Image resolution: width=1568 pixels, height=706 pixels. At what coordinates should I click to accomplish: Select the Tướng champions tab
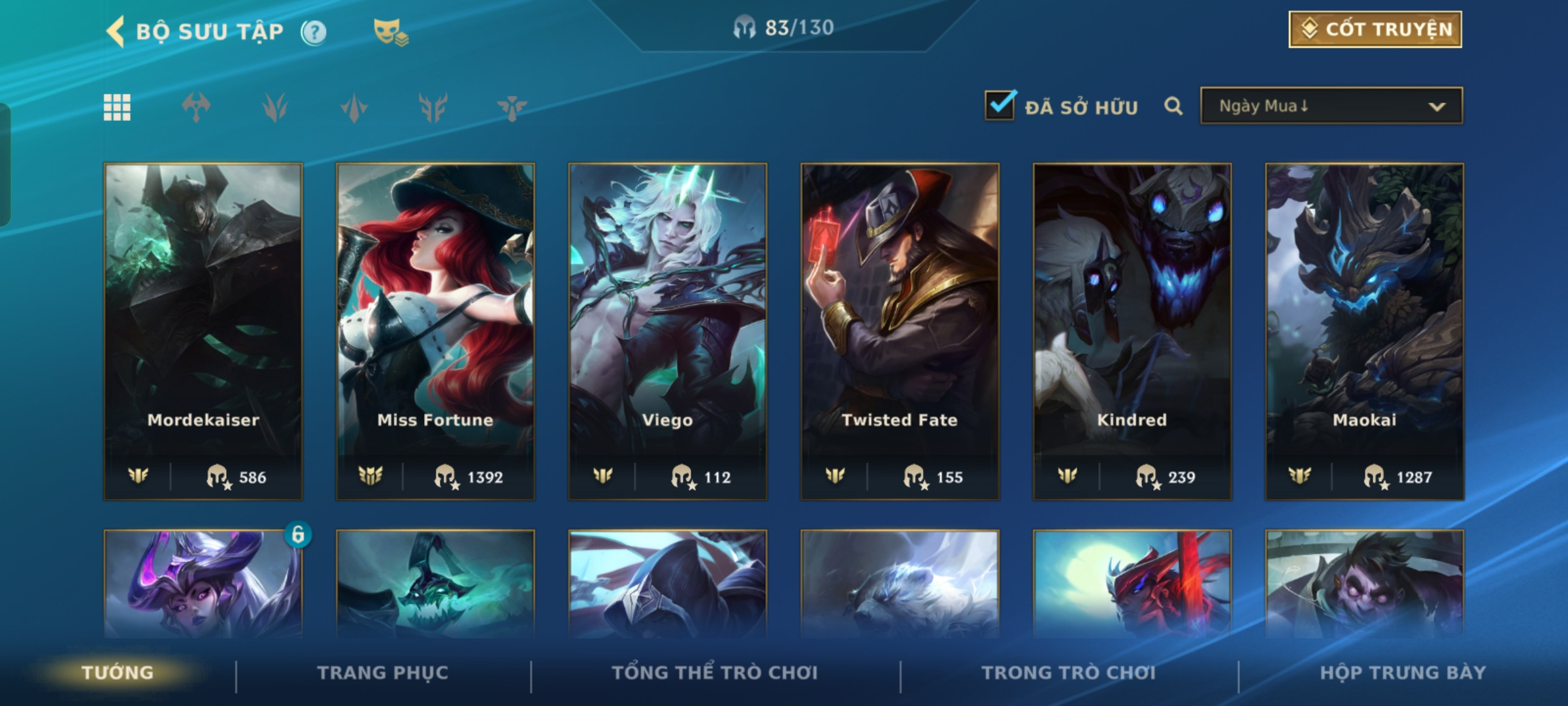tap(118, 673)
